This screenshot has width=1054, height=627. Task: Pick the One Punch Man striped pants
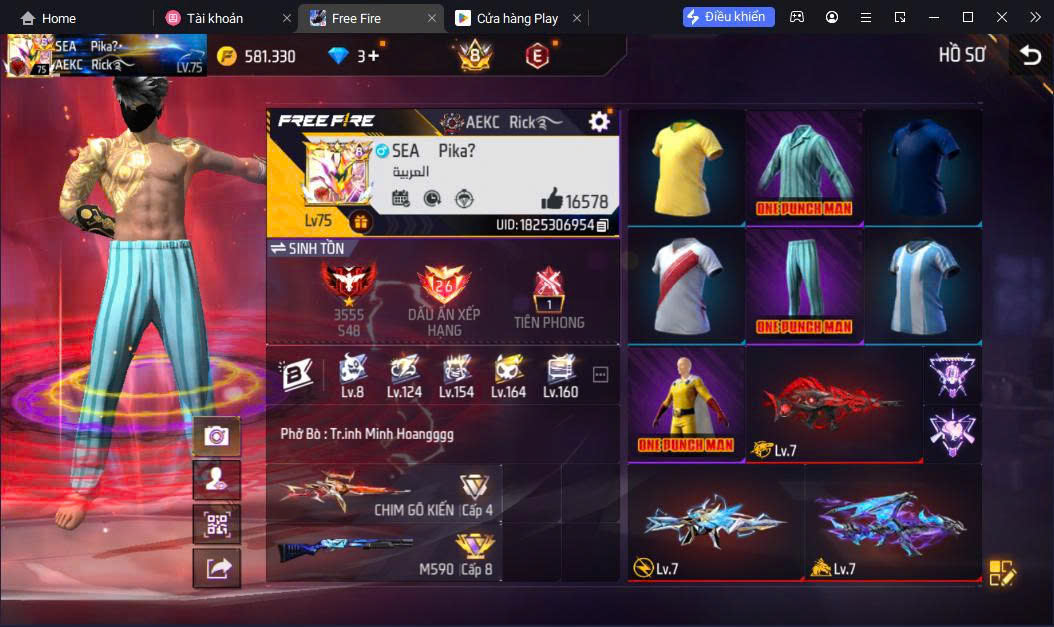tap(804, 285)
